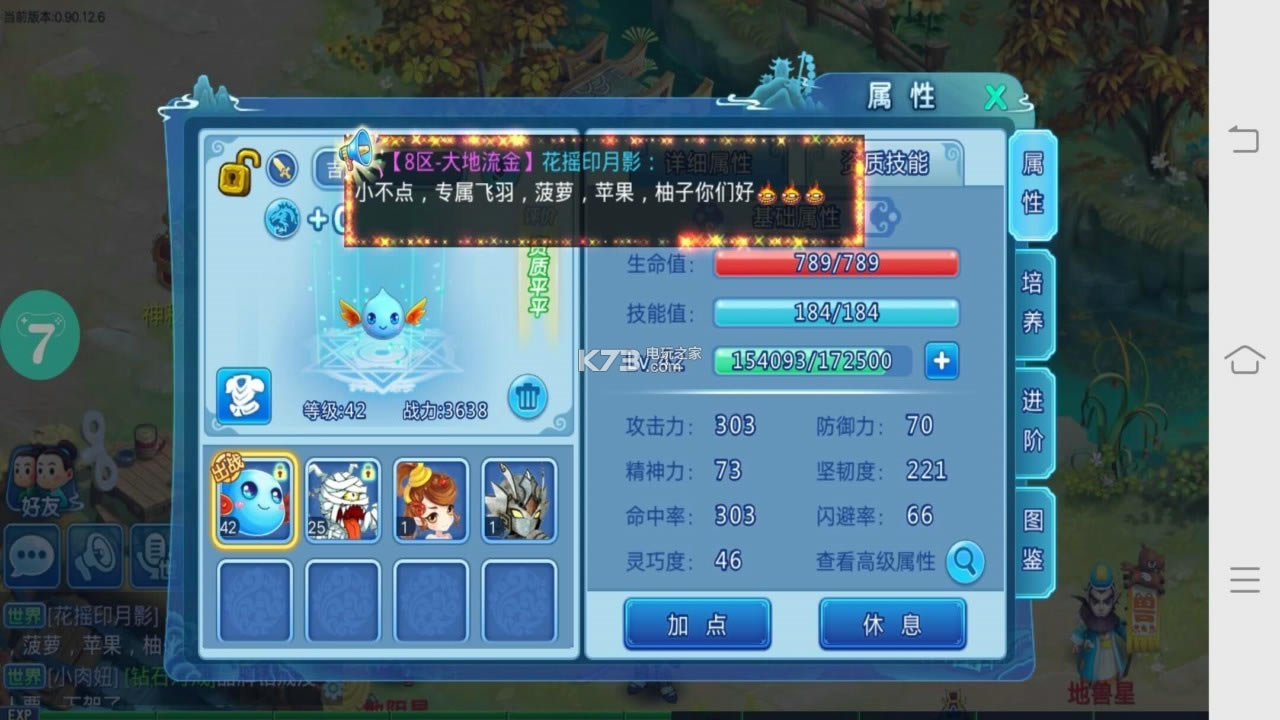The width and height of the screenshot is (1280, 720).
Task: Tap the floating game controller overlay icon
Action: coord(40,335)
